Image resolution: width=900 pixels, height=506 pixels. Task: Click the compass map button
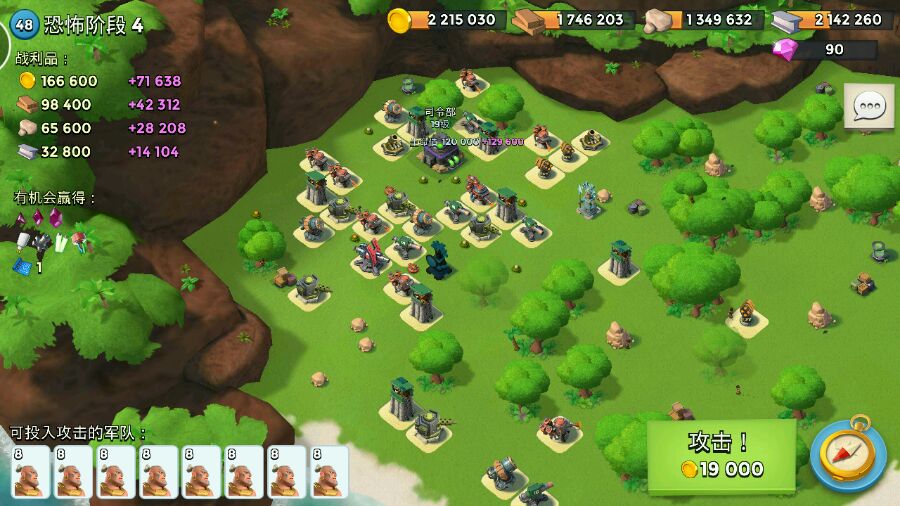846,455
